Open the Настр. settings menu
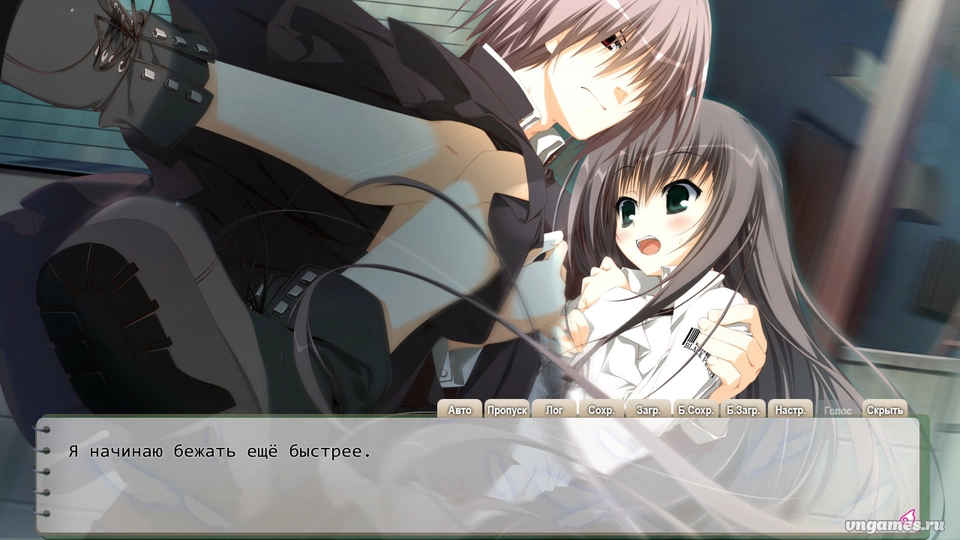The width and height of the screenshot is (960, 540). point(791,410)
